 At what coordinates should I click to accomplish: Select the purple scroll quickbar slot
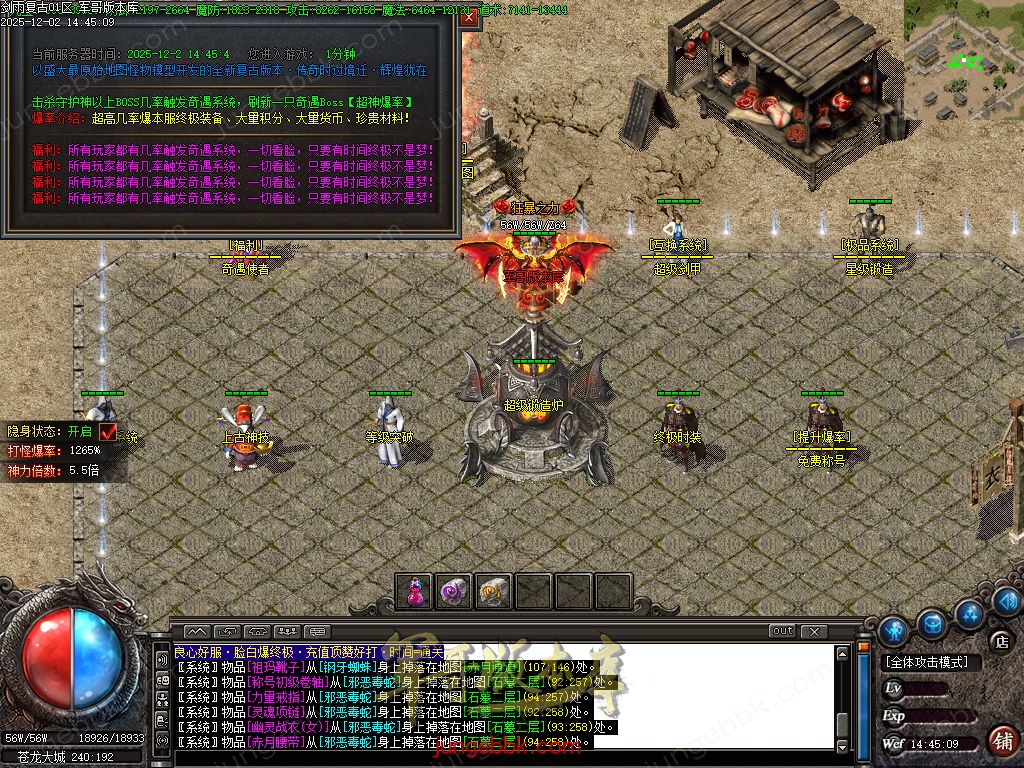[x=454, y=591]
